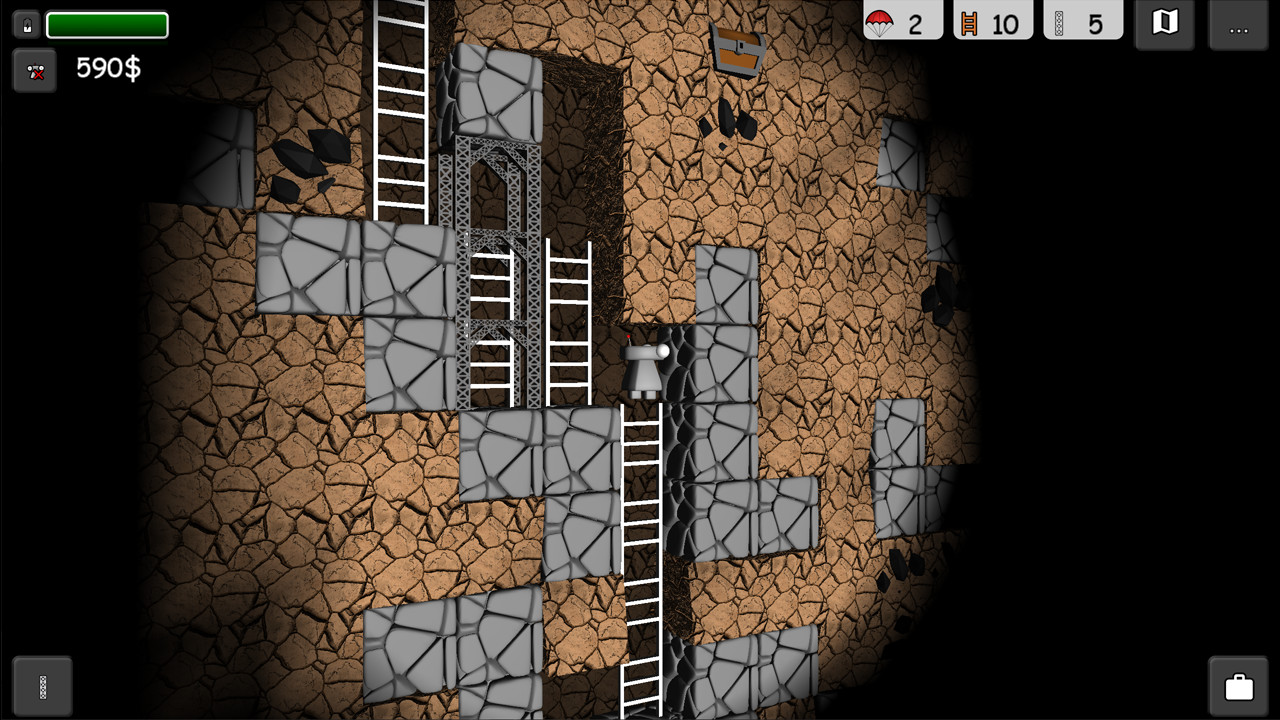Click the green energy bar

(x=107, y=24)
